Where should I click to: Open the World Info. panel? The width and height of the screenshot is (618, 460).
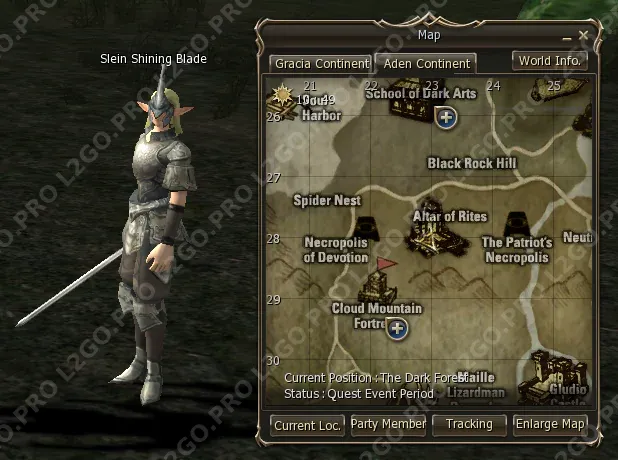tap(548, 60)
